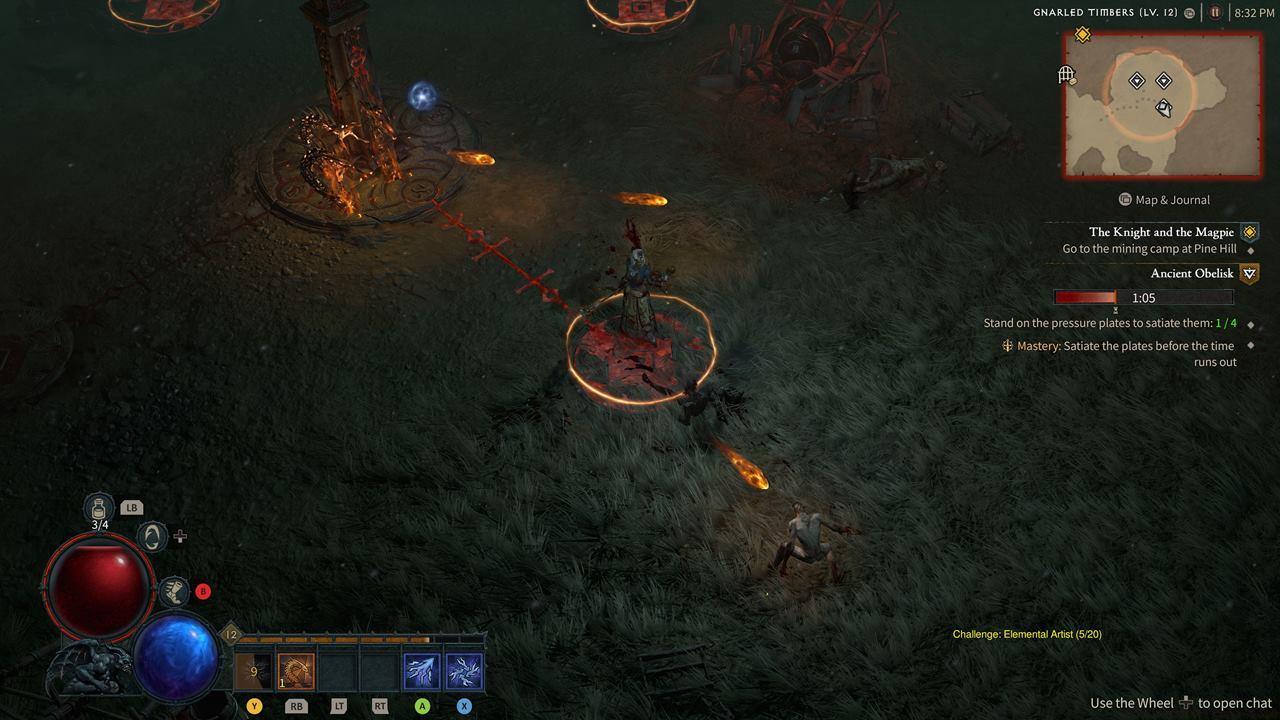The width and height of the screenshot is (1280, 720).
Task: Select the frost skill icon in the X slot
Action: tap(464, 670)
